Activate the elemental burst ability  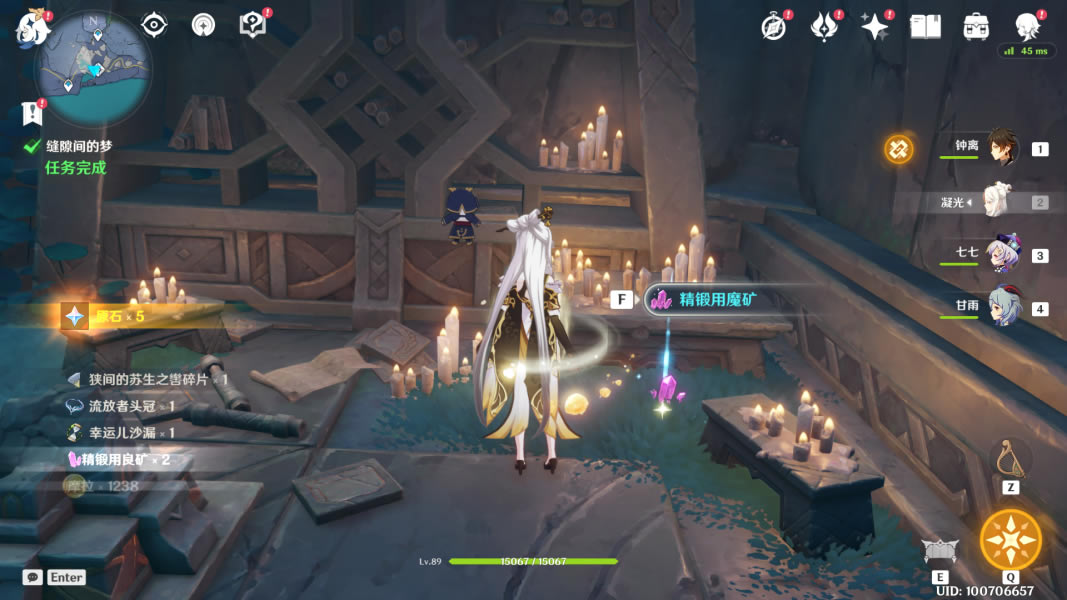[x=1010, y=539]
